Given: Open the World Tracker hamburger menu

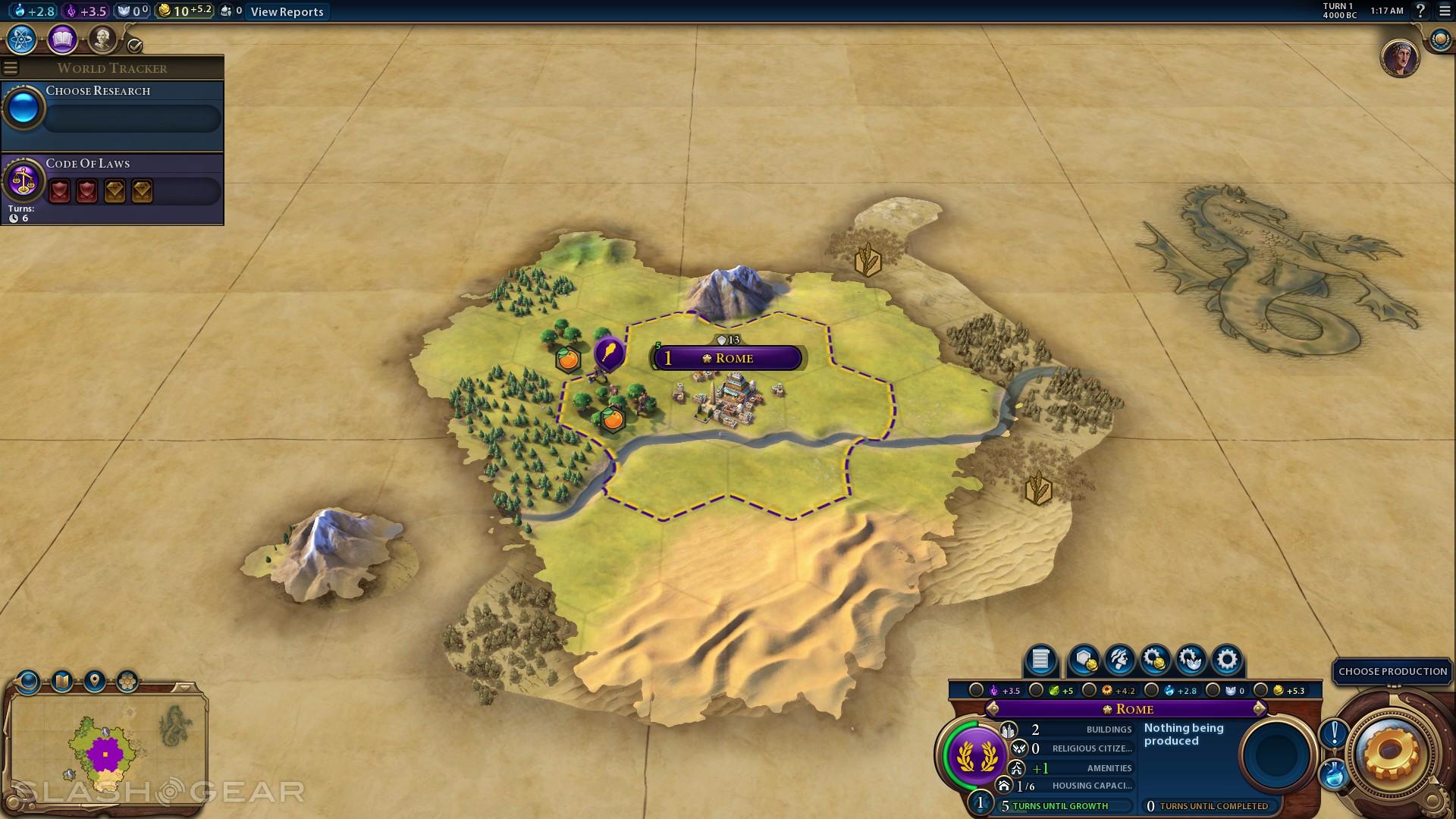Looking at the screenshot, I should click(10, 67).
